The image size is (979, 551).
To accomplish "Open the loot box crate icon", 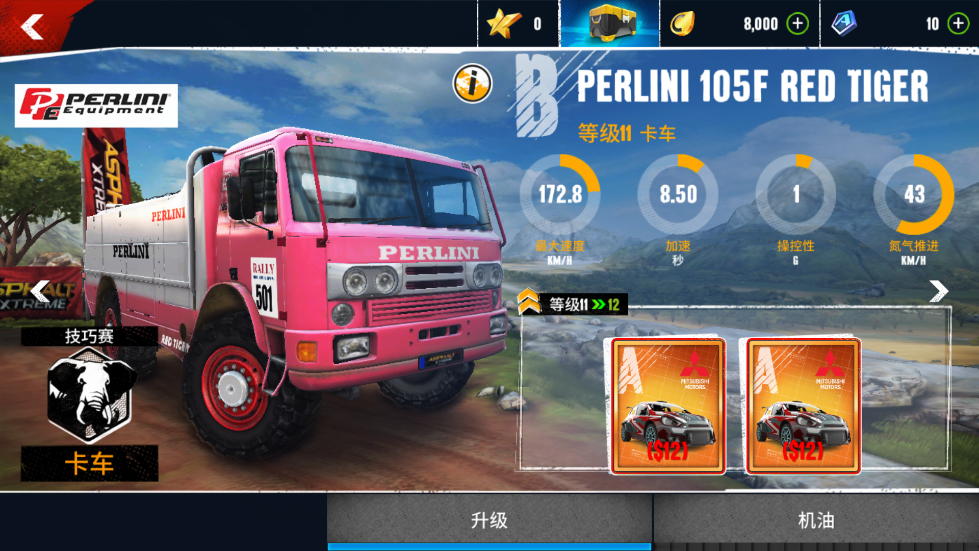I will coord(609,24).
